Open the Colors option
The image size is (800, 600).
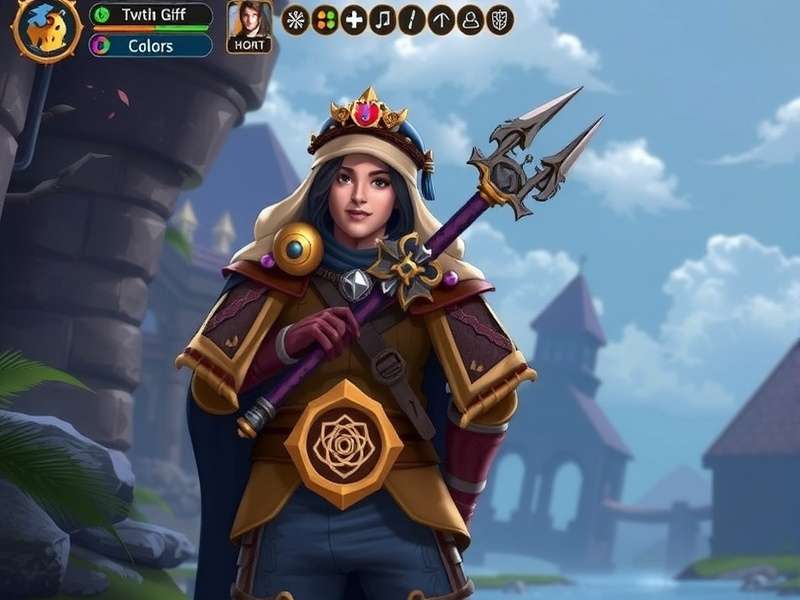click(x=151, y=45)
